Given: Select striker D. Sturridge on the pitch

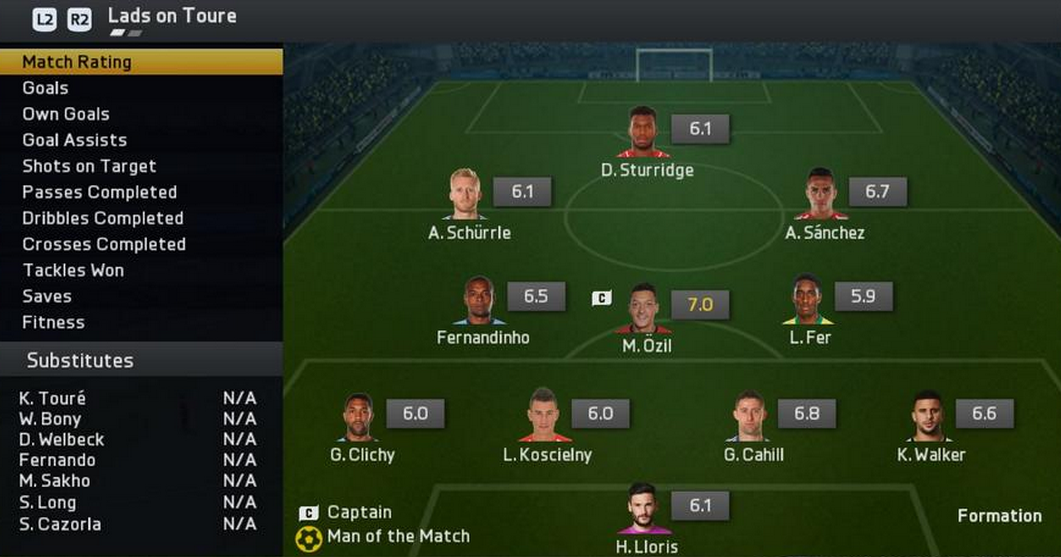Looking at the screenshot, I should (643, 132).
